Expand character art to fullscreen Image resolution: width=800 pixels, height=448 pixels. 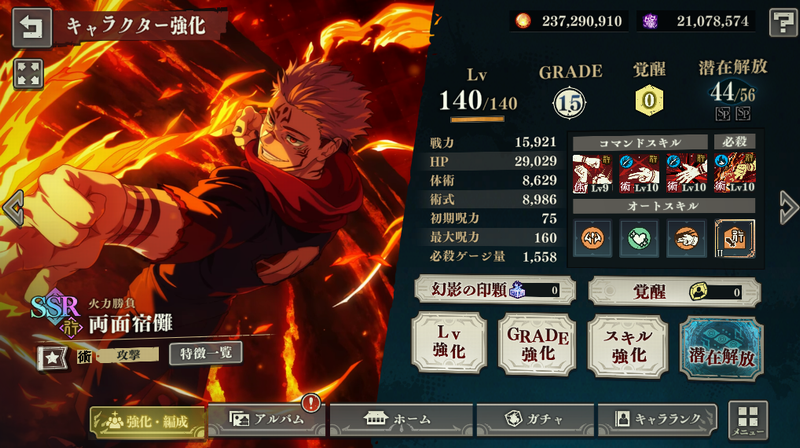tap(28, 71)
